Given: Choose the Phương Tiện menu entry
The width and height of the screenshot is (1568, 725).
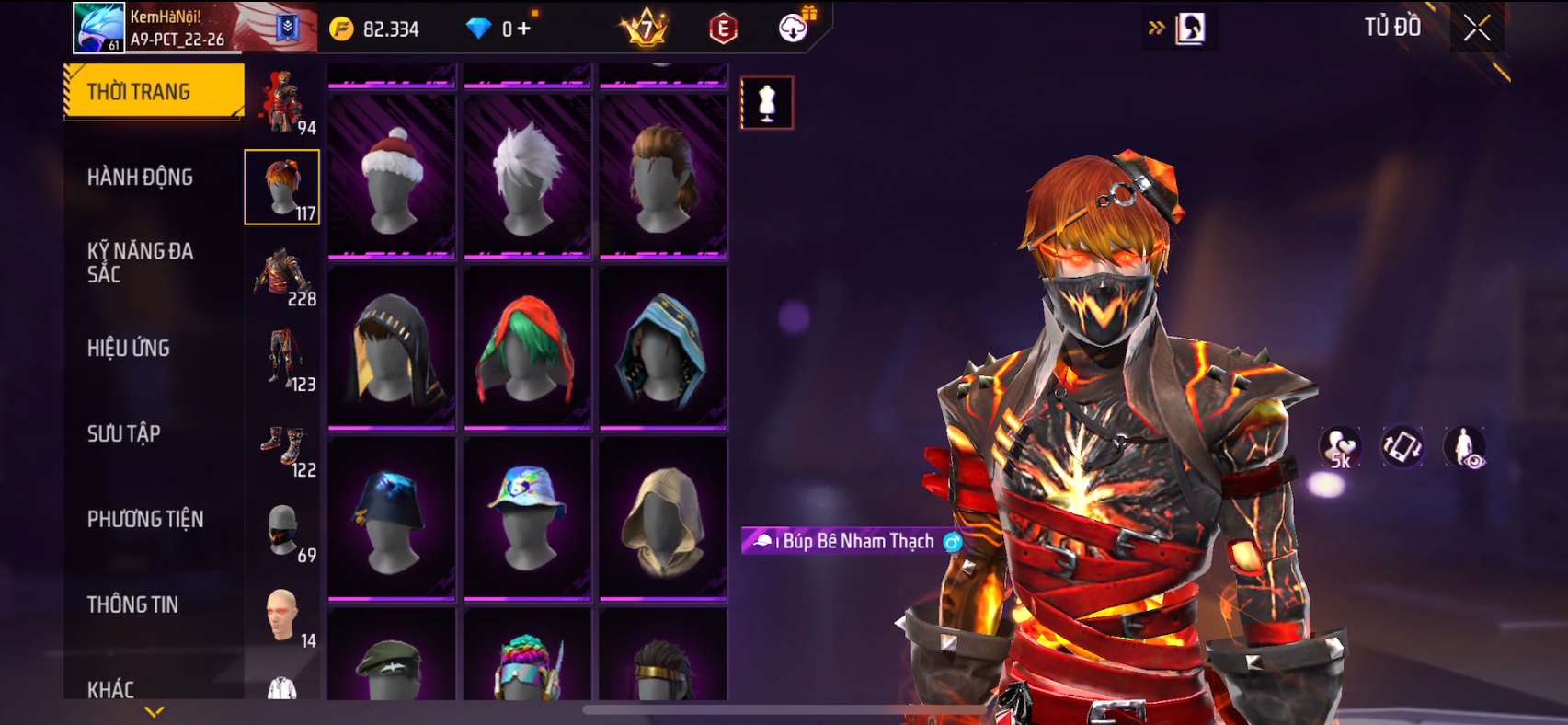Looking at the screenshot, I should pos(145,519).
